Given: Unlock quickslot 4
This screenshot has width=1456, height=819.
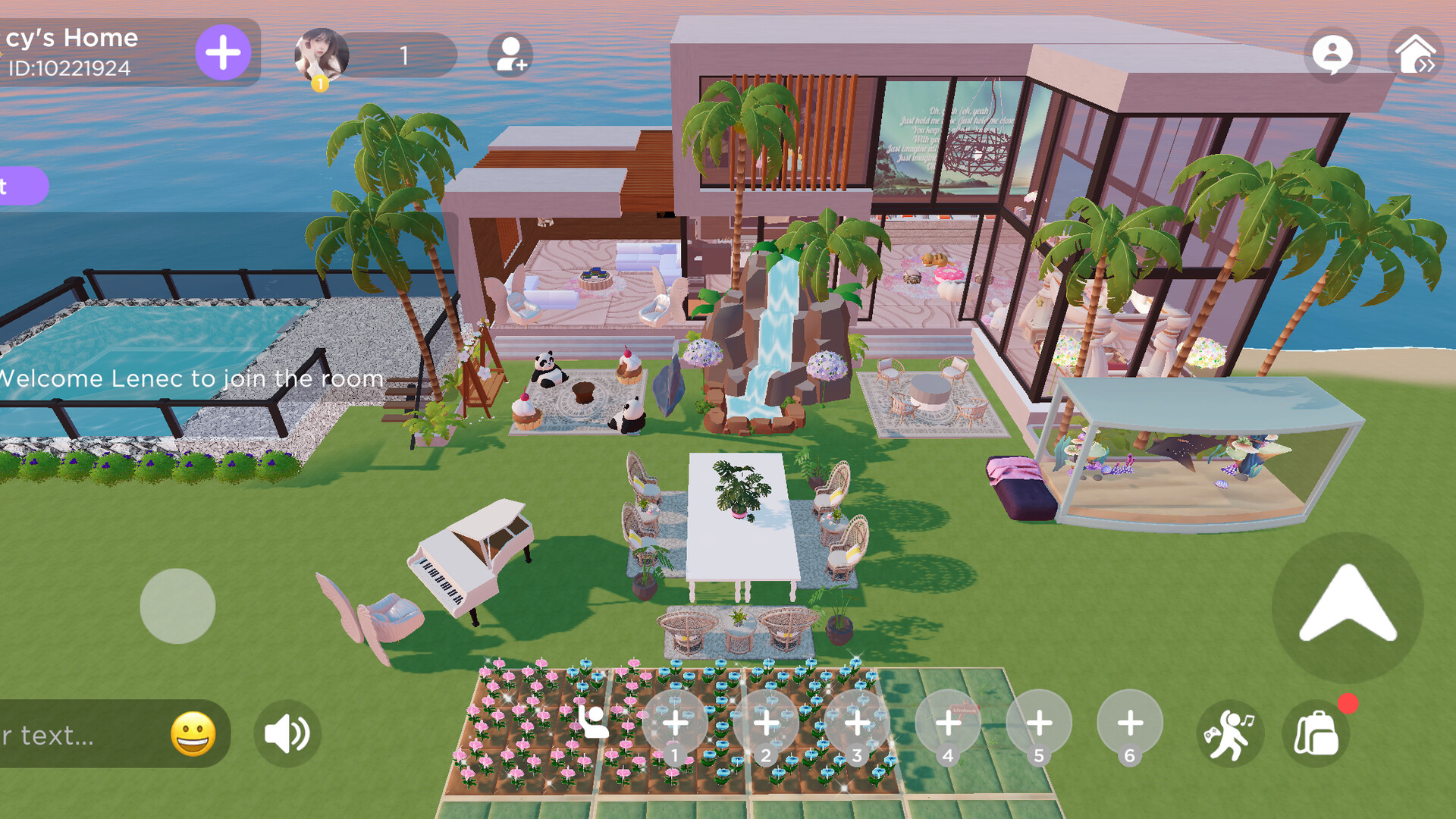Looking at the screenshot, I should [948, 723].
